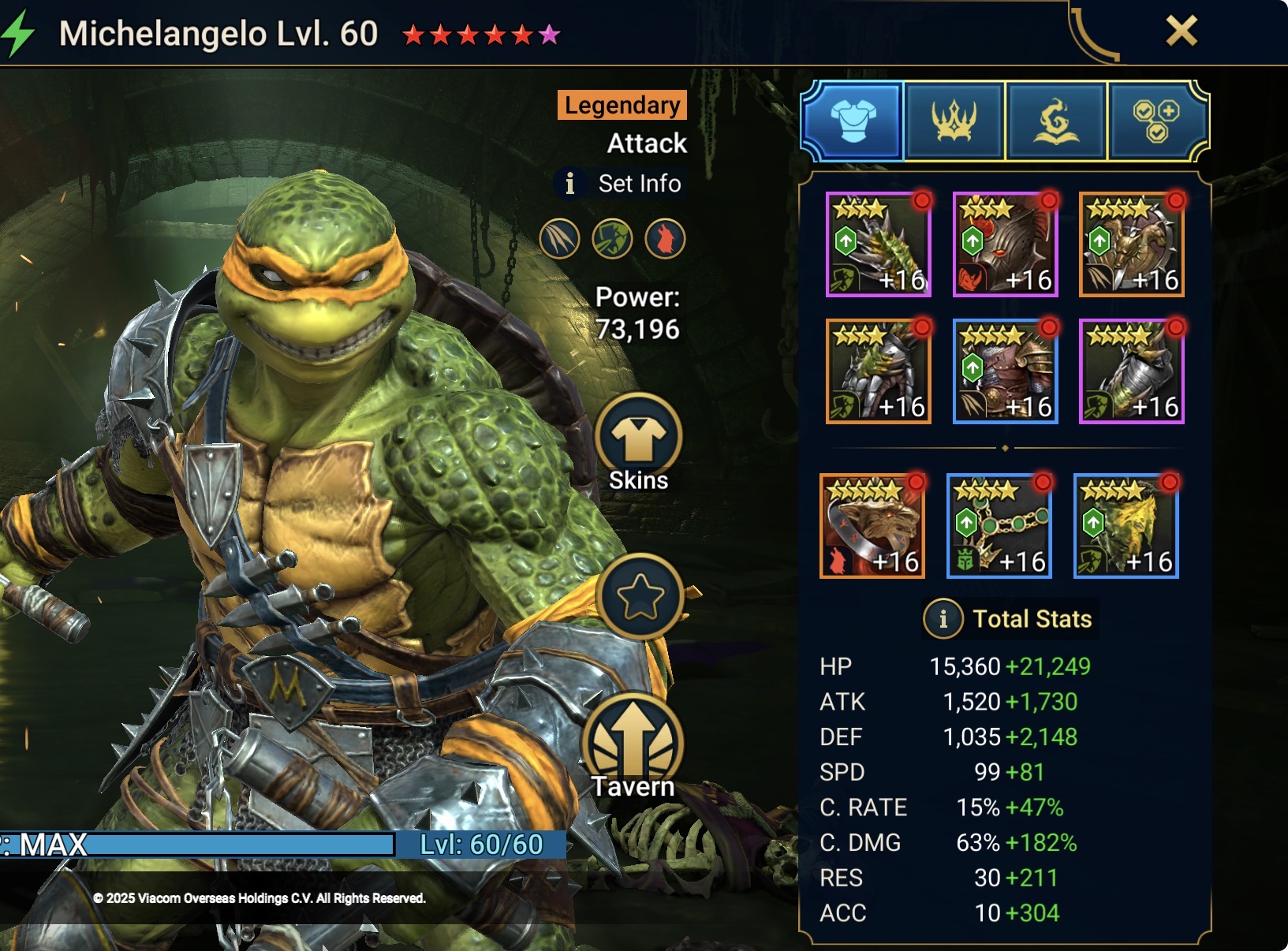This screenshot has width=1288, height=951.
Task: Select the ring accessory slot
Action: coord(872,526)
